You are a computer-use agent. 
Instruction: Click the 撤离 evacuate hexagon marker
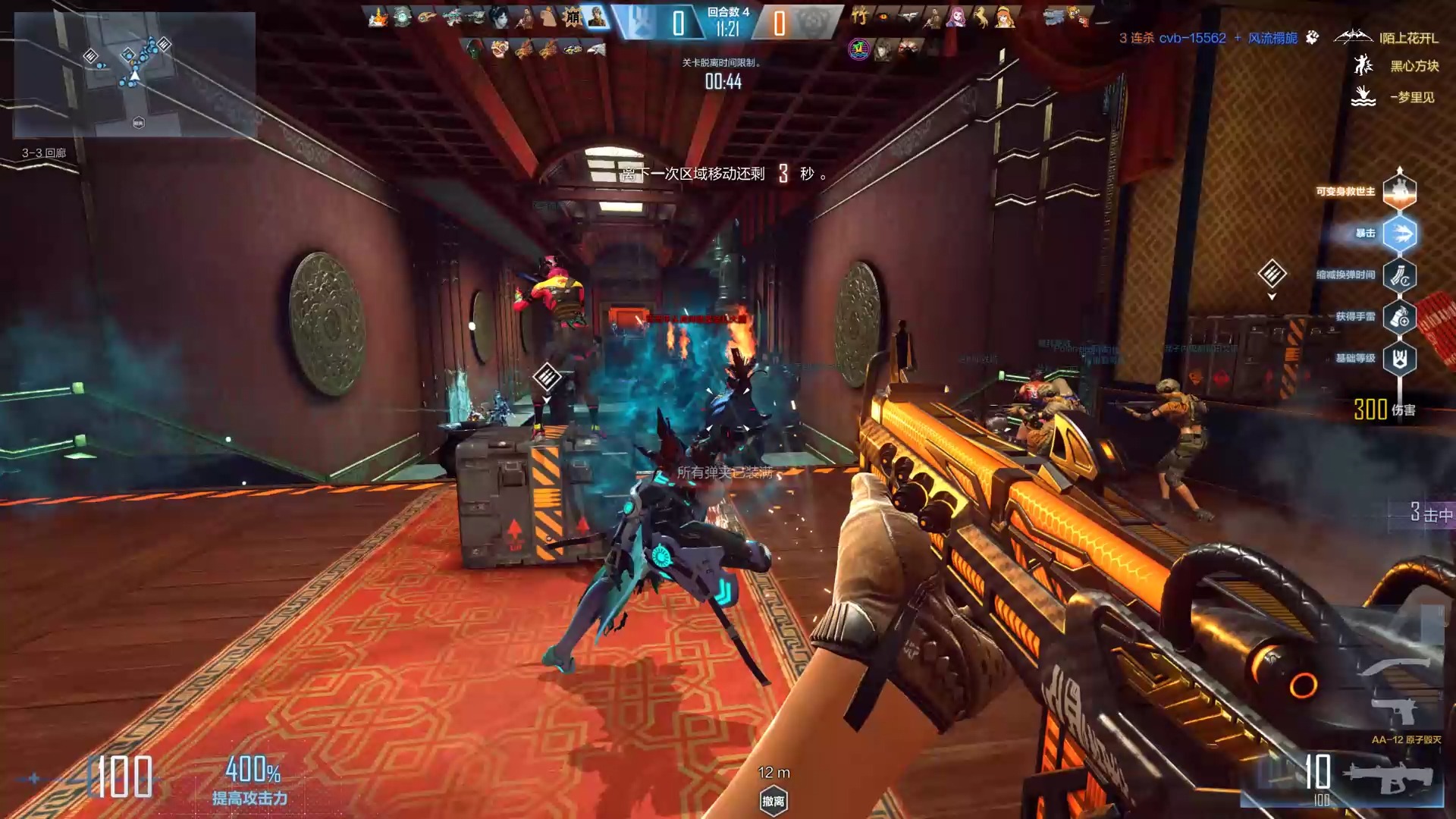click(x=773, y=801)
